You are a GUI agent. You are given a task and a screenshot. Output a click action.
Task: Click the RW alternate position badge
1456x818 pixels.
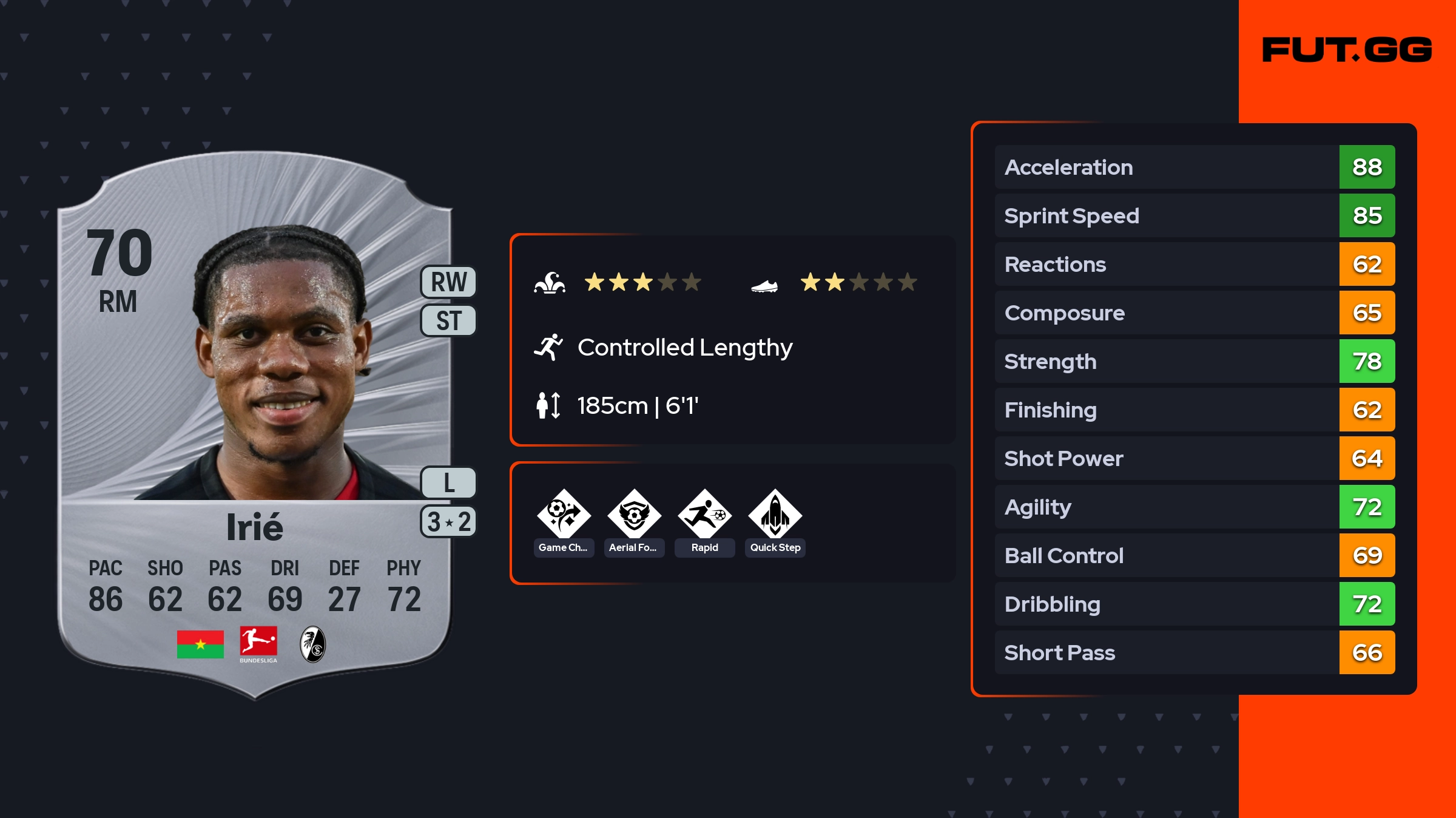[448, 282]
